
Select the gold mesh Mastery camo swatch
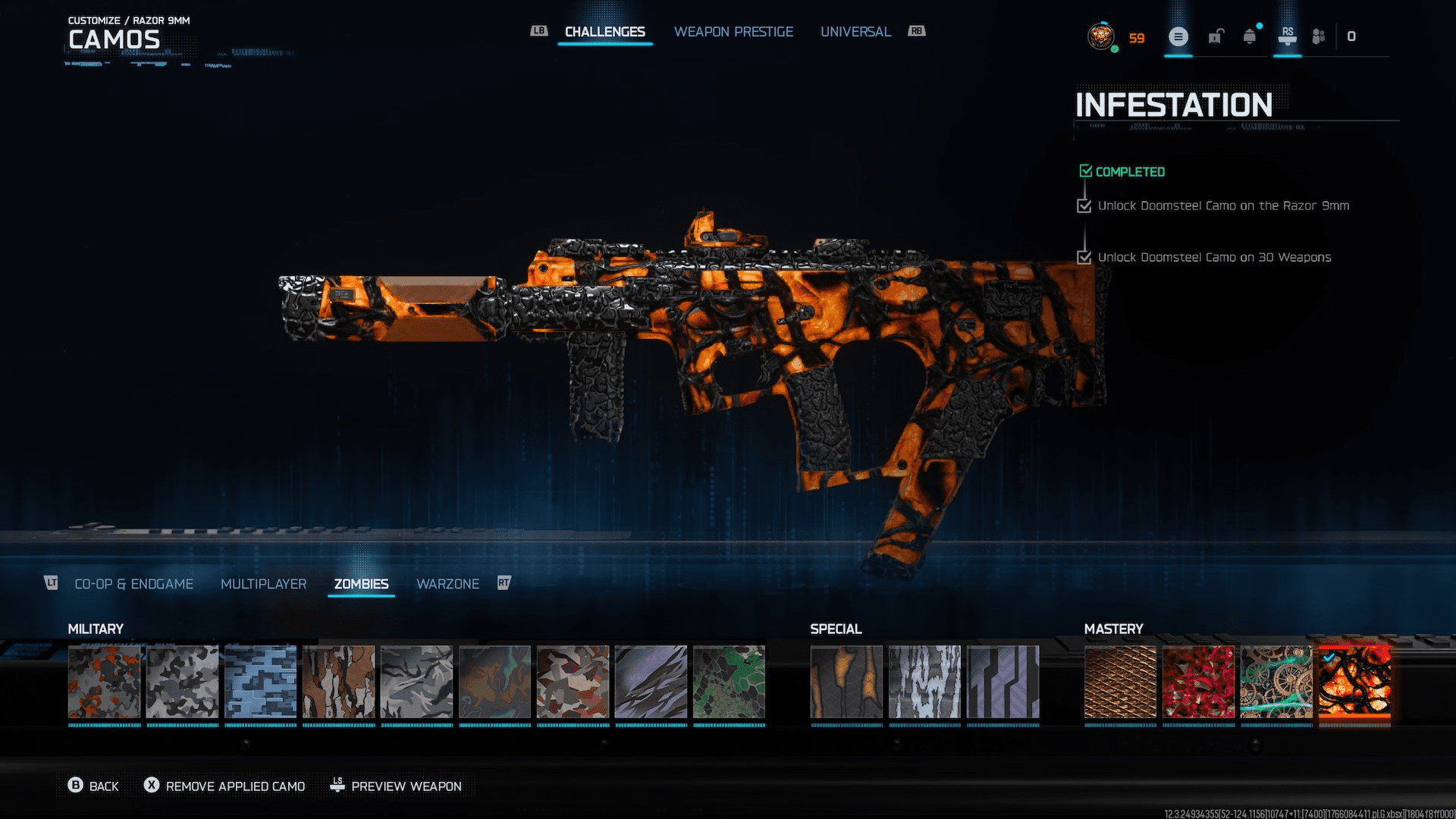[x=1119, y=683]
